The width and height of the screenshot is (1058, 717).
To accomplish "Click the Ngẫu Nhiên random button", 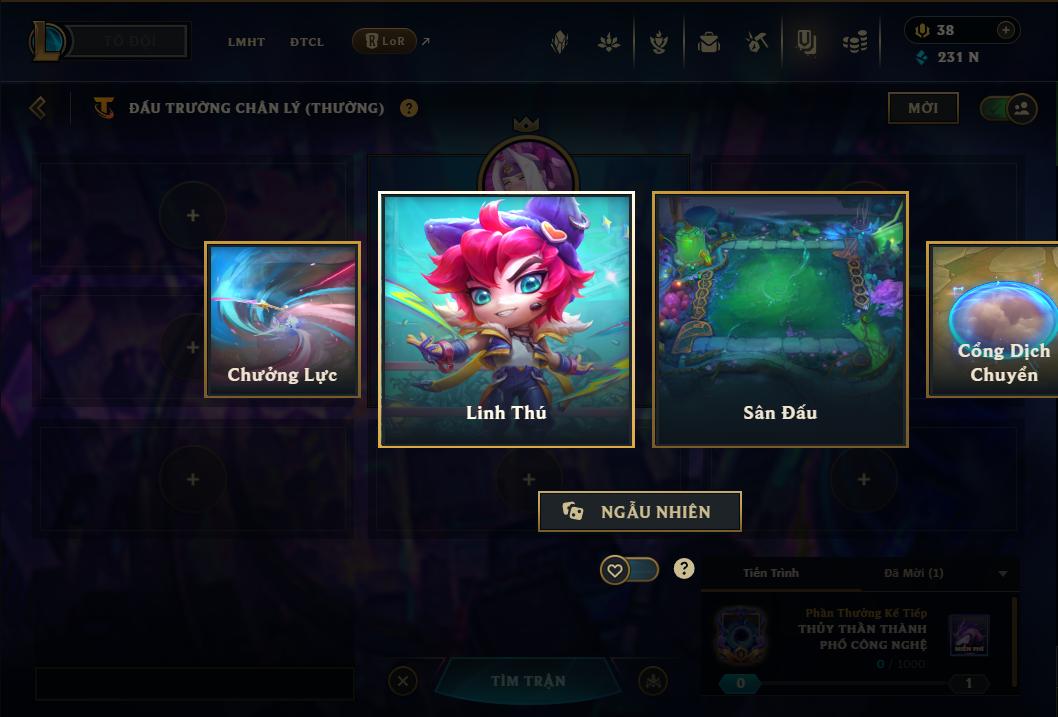I will [x=640, y=511].
